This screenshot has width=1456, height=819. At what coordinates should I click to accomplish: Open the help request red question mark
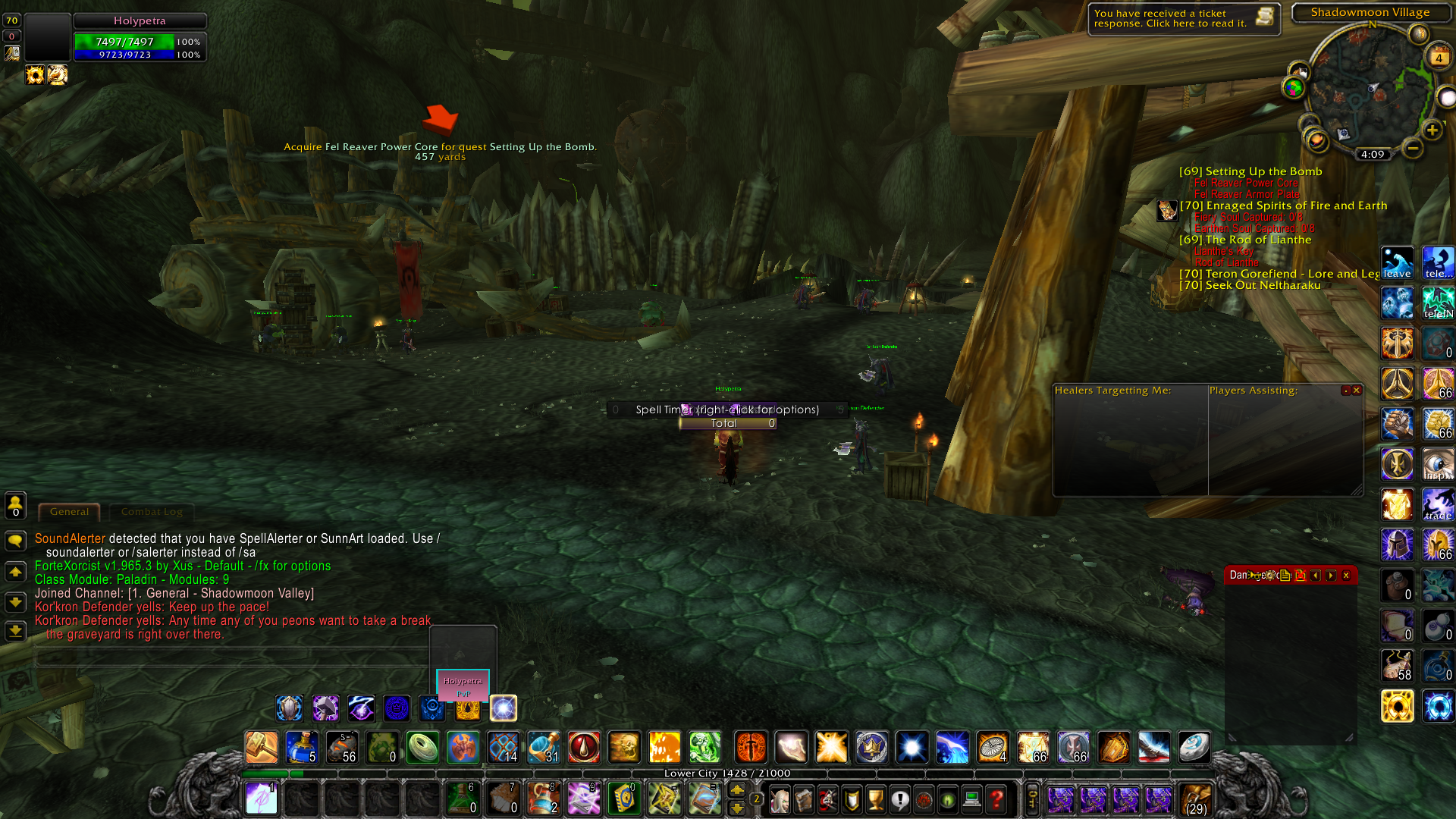[996, 799]
